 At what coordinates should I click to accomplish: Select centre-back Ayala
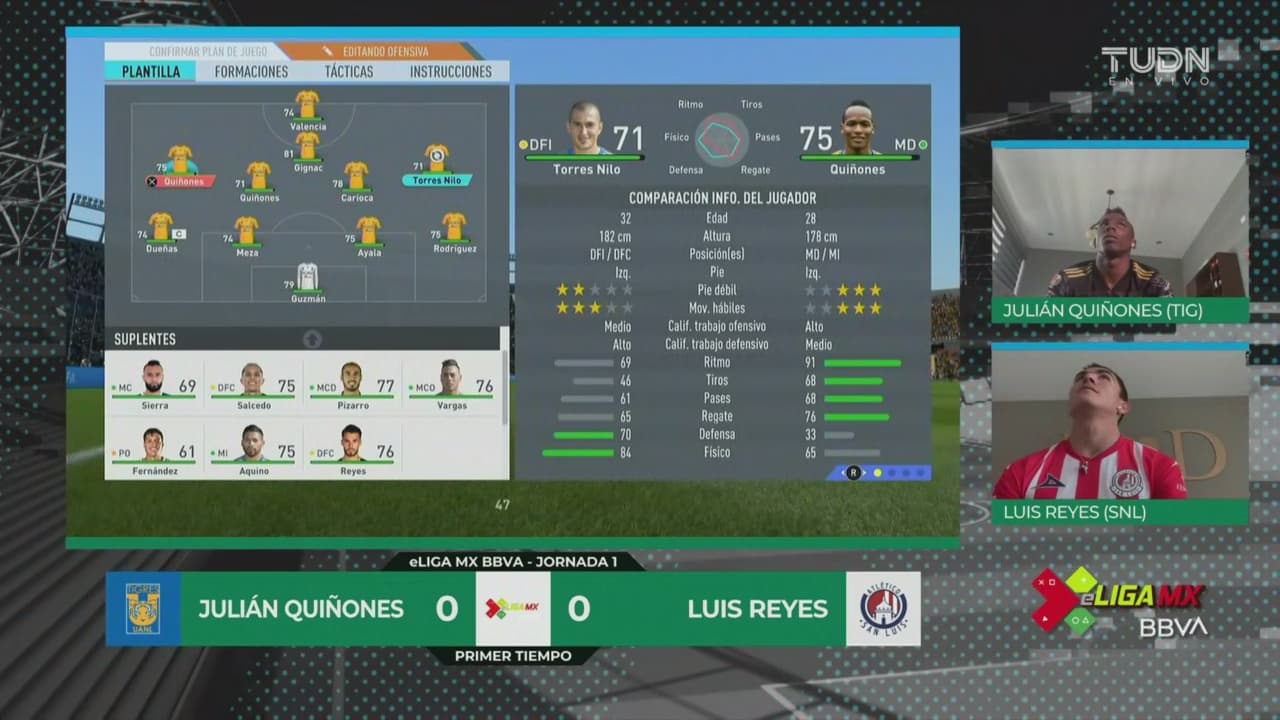(369, 234)
